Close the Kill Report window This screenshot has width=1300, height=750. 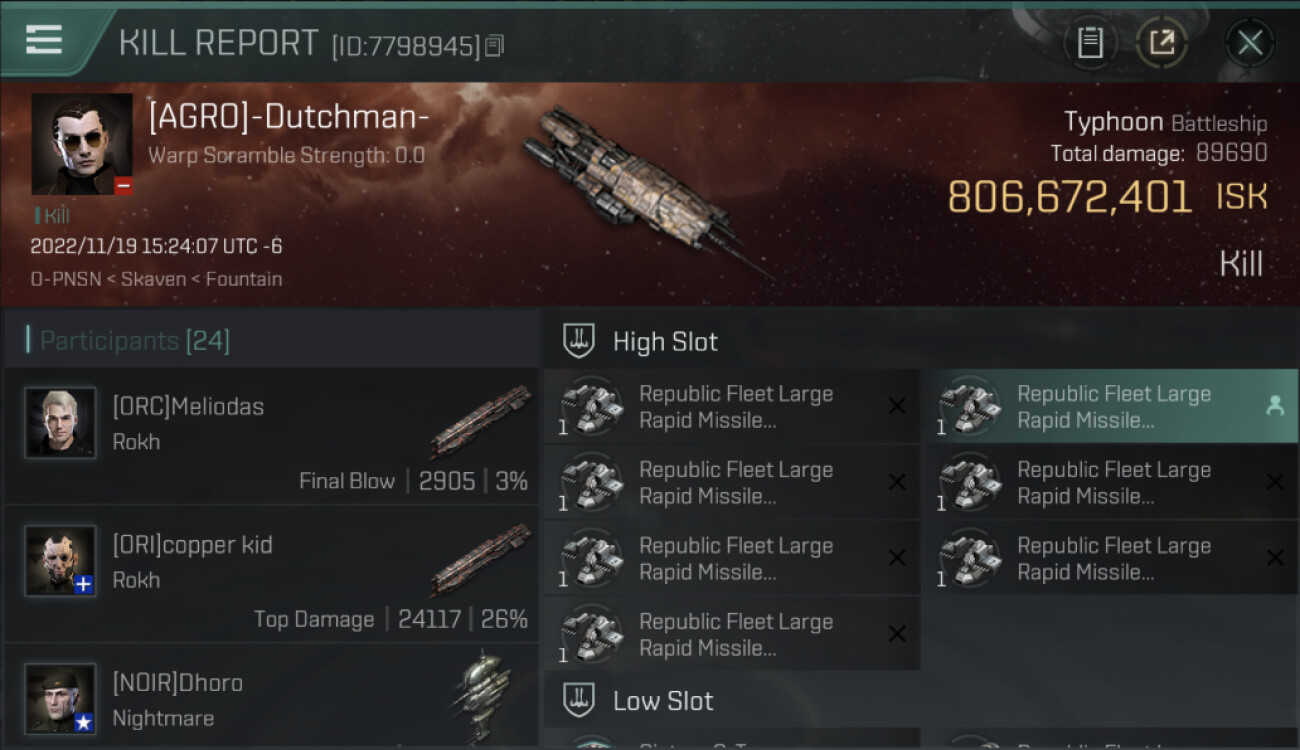click(x=1249, y=42)
